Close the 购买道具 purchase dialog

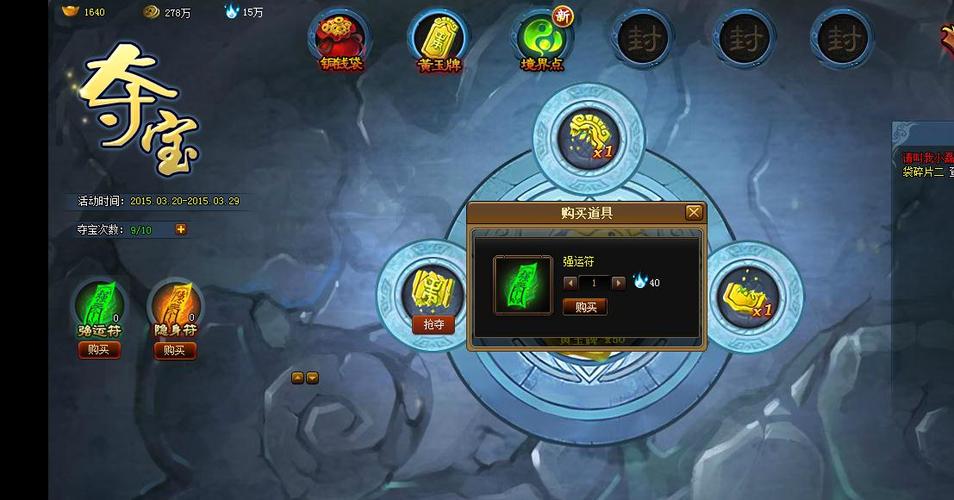tap(693, 212)
